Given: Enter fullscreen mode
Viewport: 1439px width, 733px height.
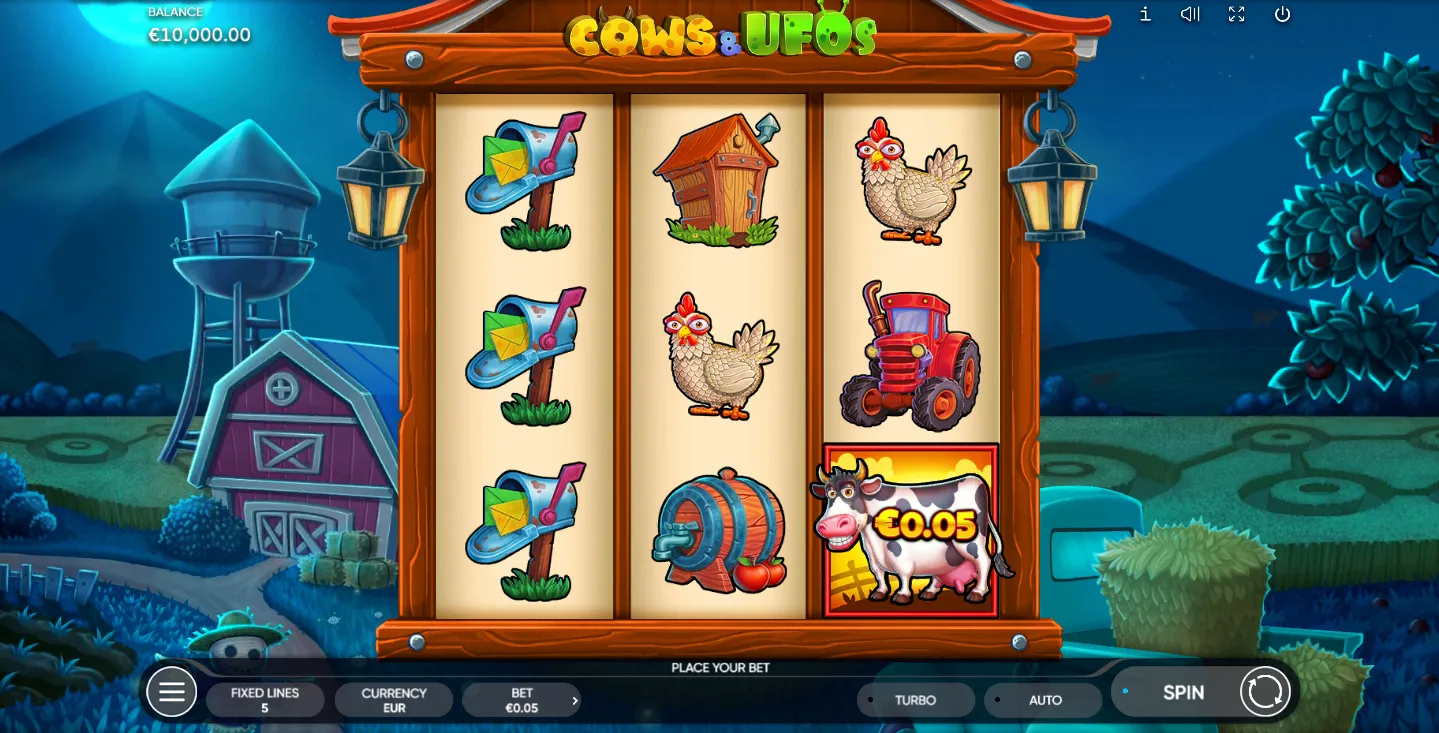Looking at the screenshot, I should click(x=1237, y=14).
